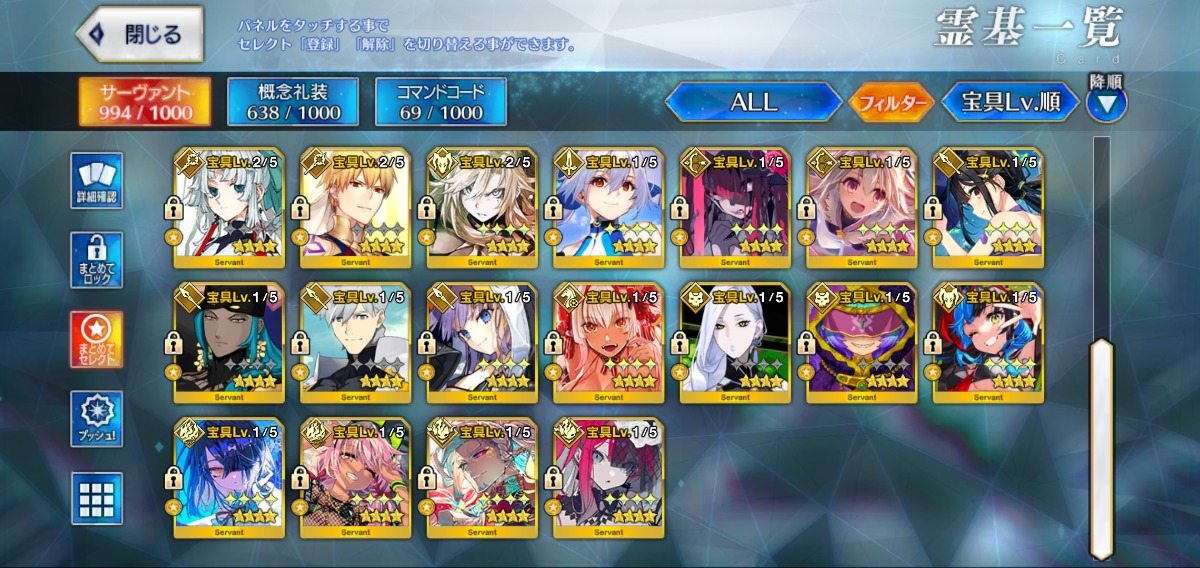Pick the servant card with purple hat and mask
The width and height of the screenshot is (1200, 568).
(862, 343)
